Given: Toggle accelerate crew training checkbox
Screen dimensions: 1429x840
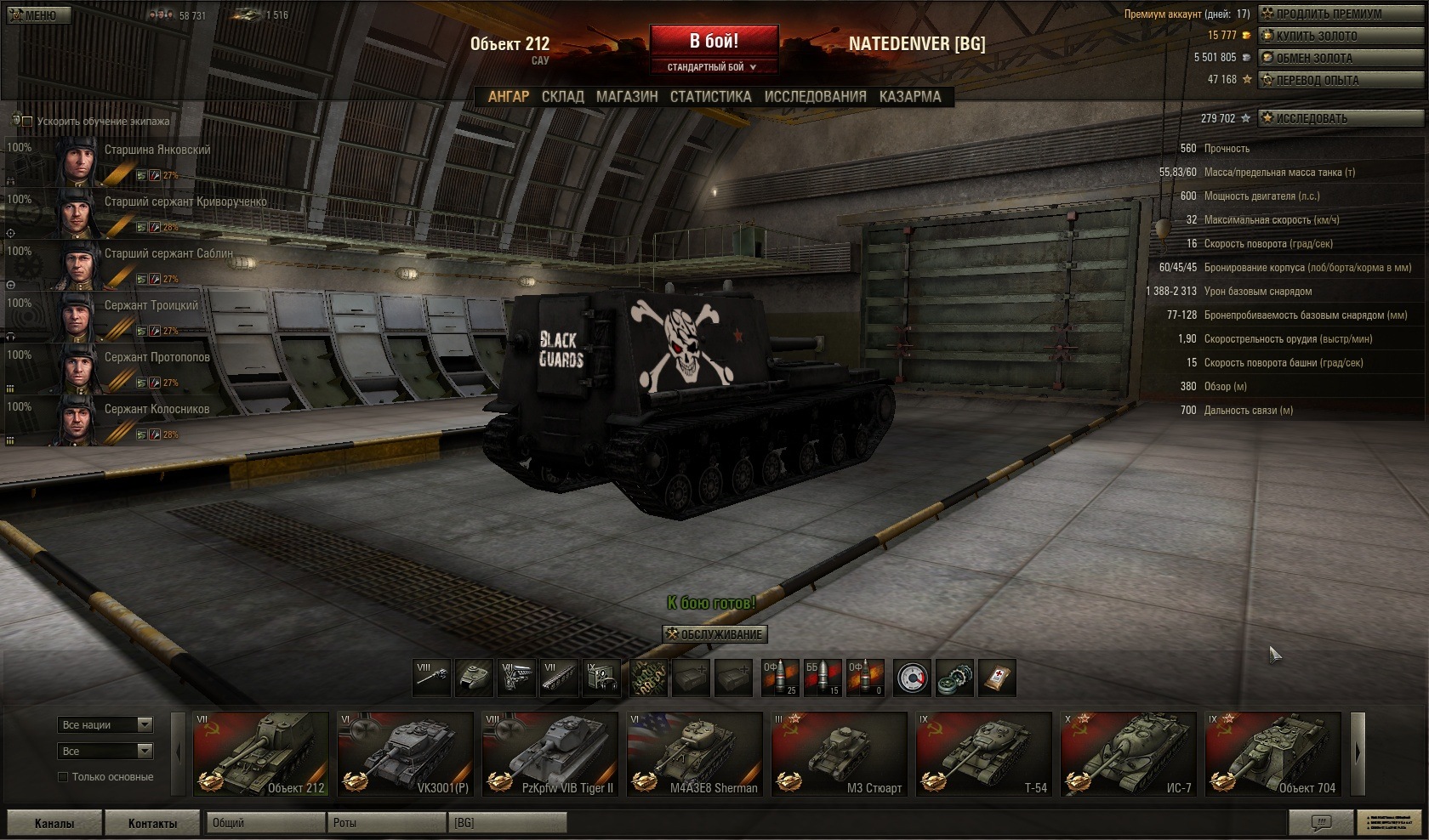Looking at the screenshot, I should pyautogui.click(x=28, y=122).
